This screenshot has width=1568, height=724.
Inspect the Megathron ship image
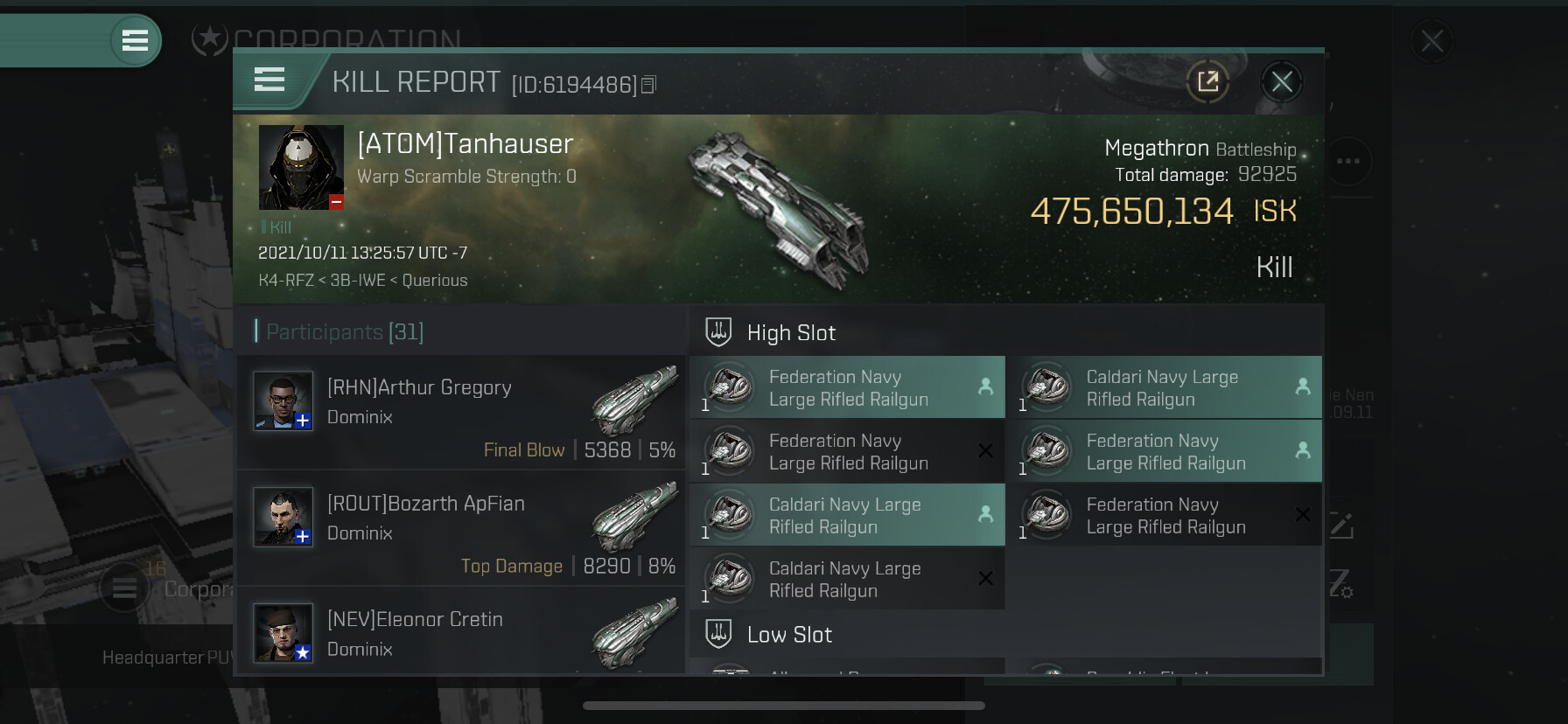(x=779, y=210)
